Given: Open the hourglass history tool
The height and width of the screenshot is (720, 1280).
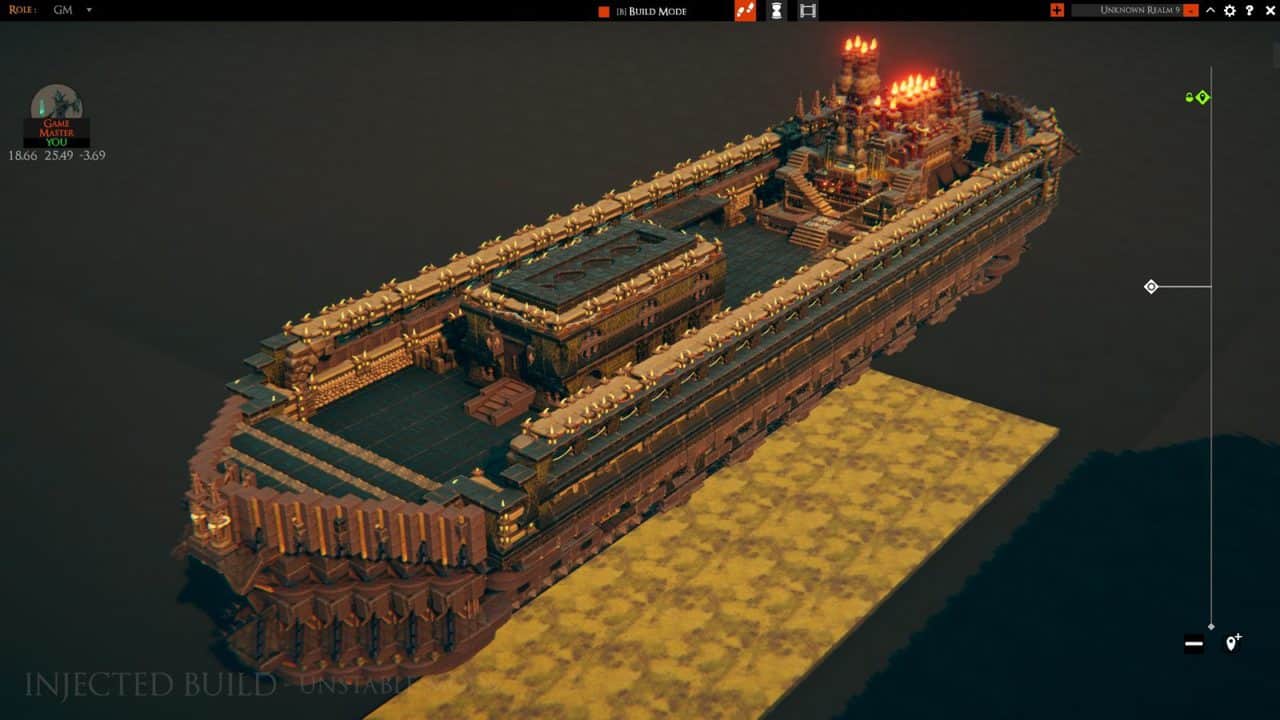Looking at the screenshot, I should (x=776, y=12).
